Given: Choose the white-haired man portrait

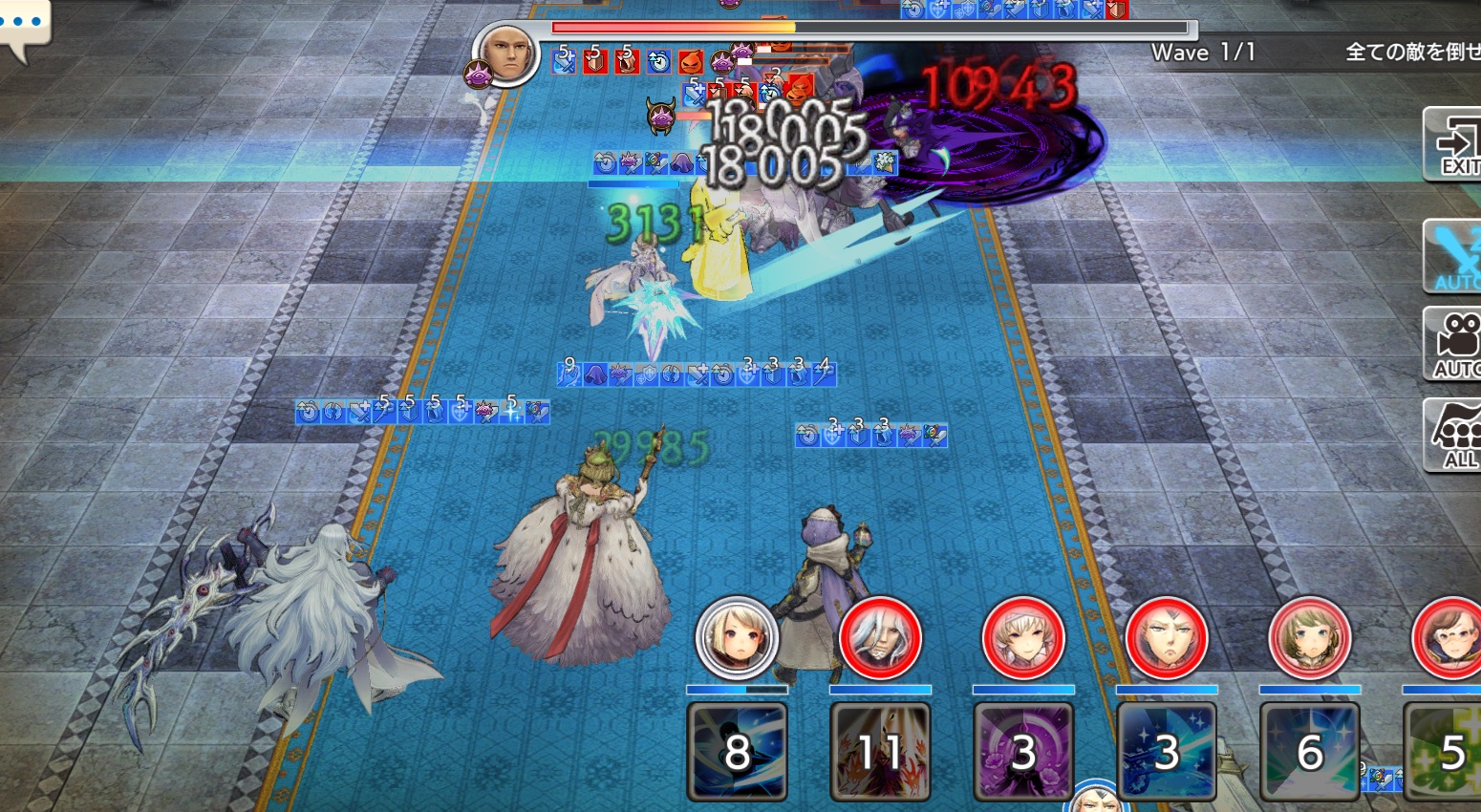Looking at the screenshot, I should click(x=880, y=638).
